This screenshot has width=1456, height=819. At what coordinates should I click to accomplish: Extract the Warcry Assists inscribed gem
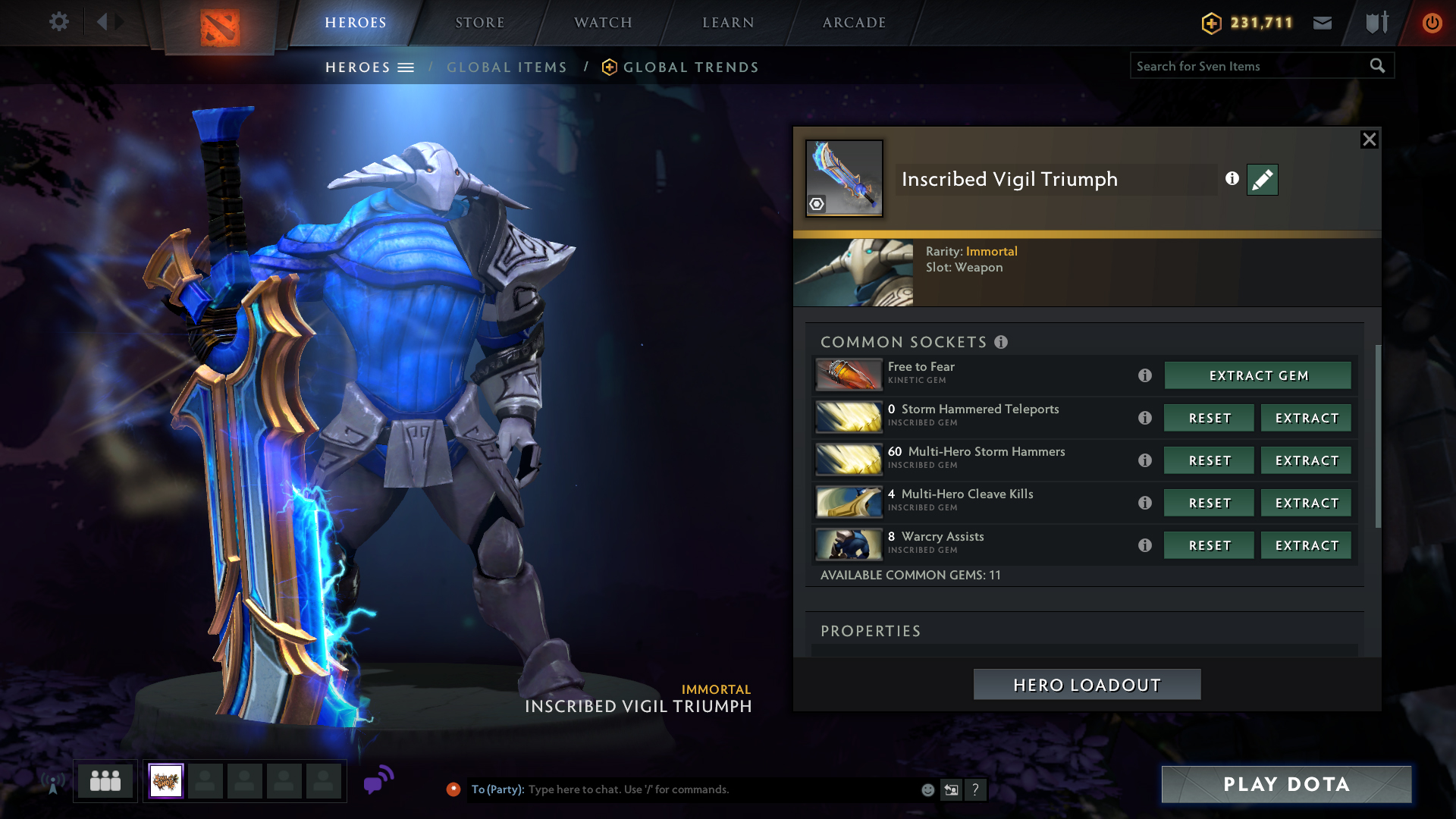click(x=1306, y=545)
